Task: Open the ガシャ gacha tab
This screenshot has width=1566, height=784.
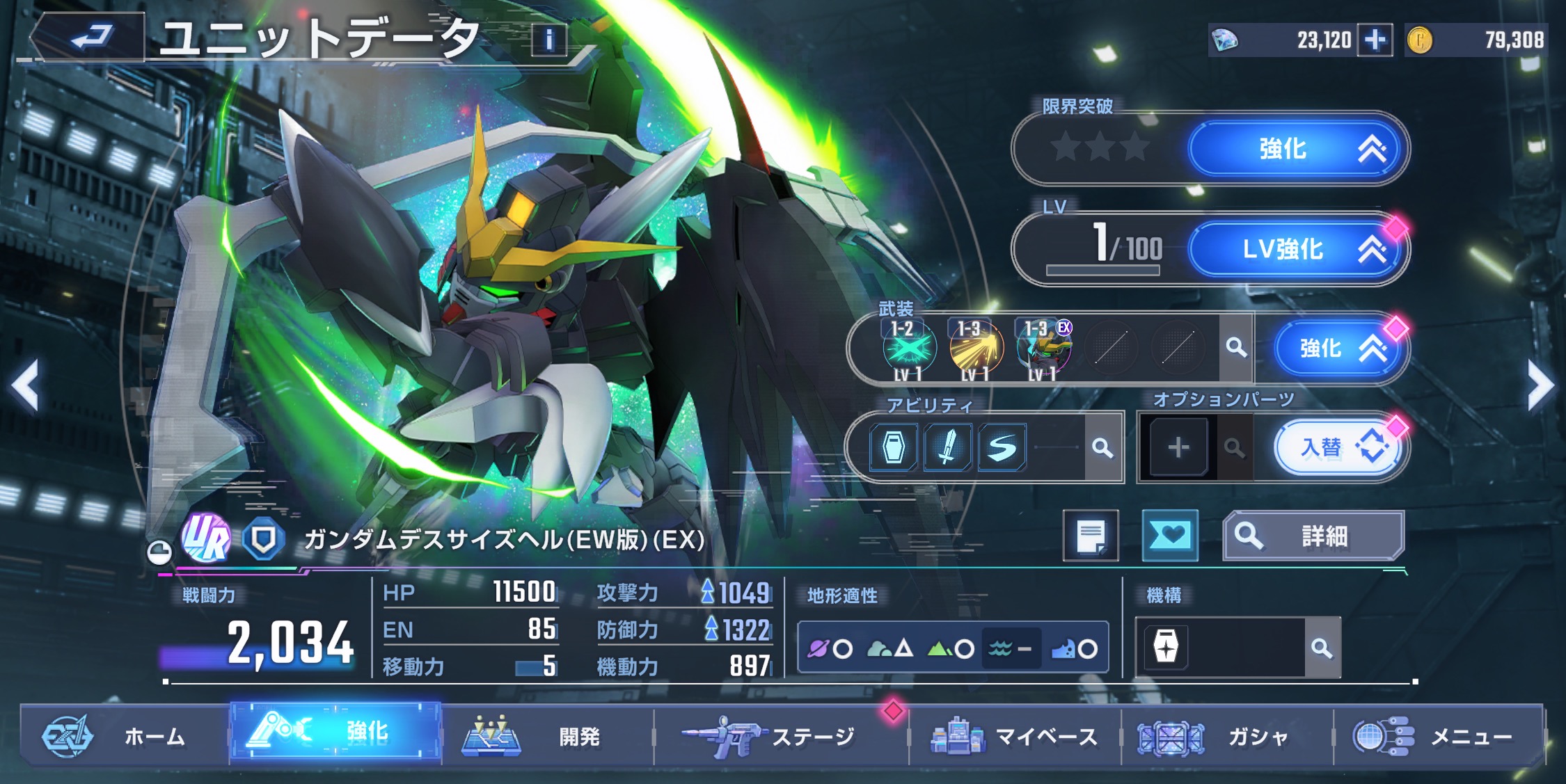Action: 1225,736
